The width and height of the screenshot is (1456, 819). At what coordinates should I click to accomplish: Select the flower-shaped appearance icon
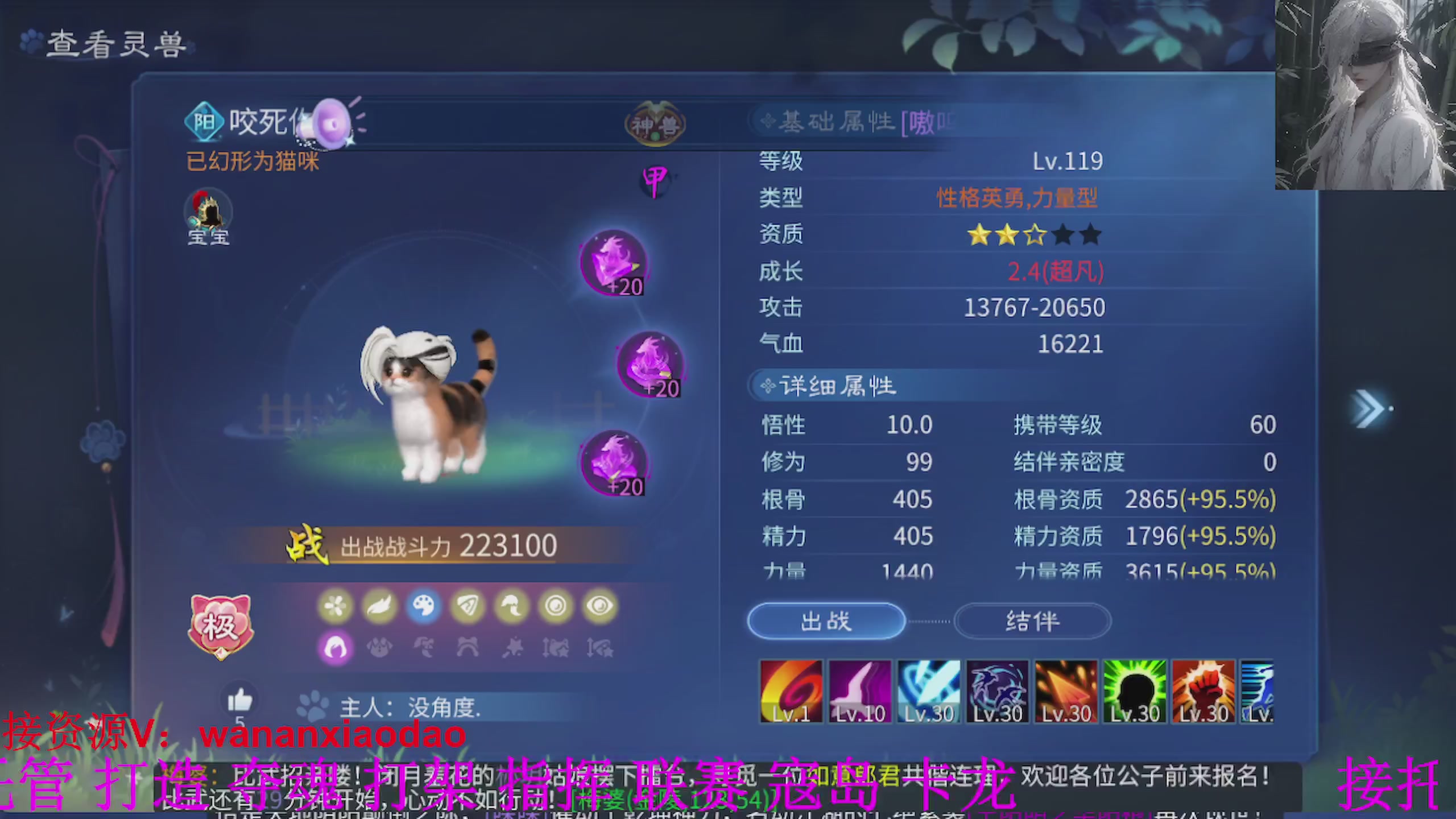pos(336,606)
